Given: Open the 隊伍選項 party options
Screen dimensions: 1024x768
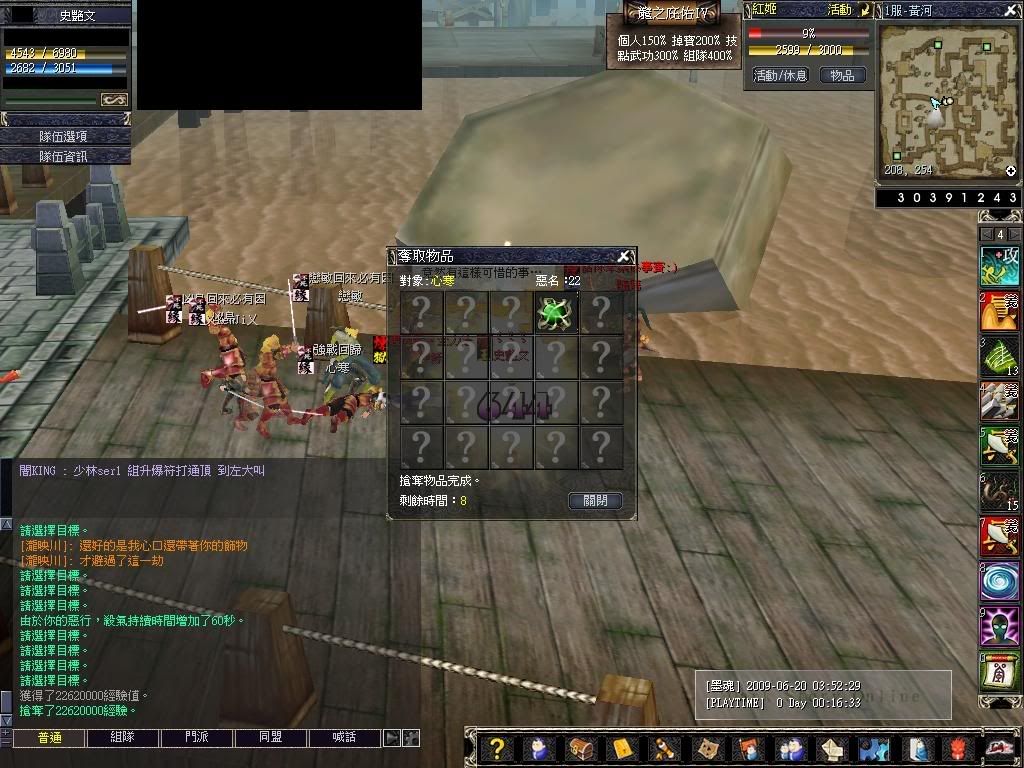Looking at the screenshot, I should coord(65,136).
